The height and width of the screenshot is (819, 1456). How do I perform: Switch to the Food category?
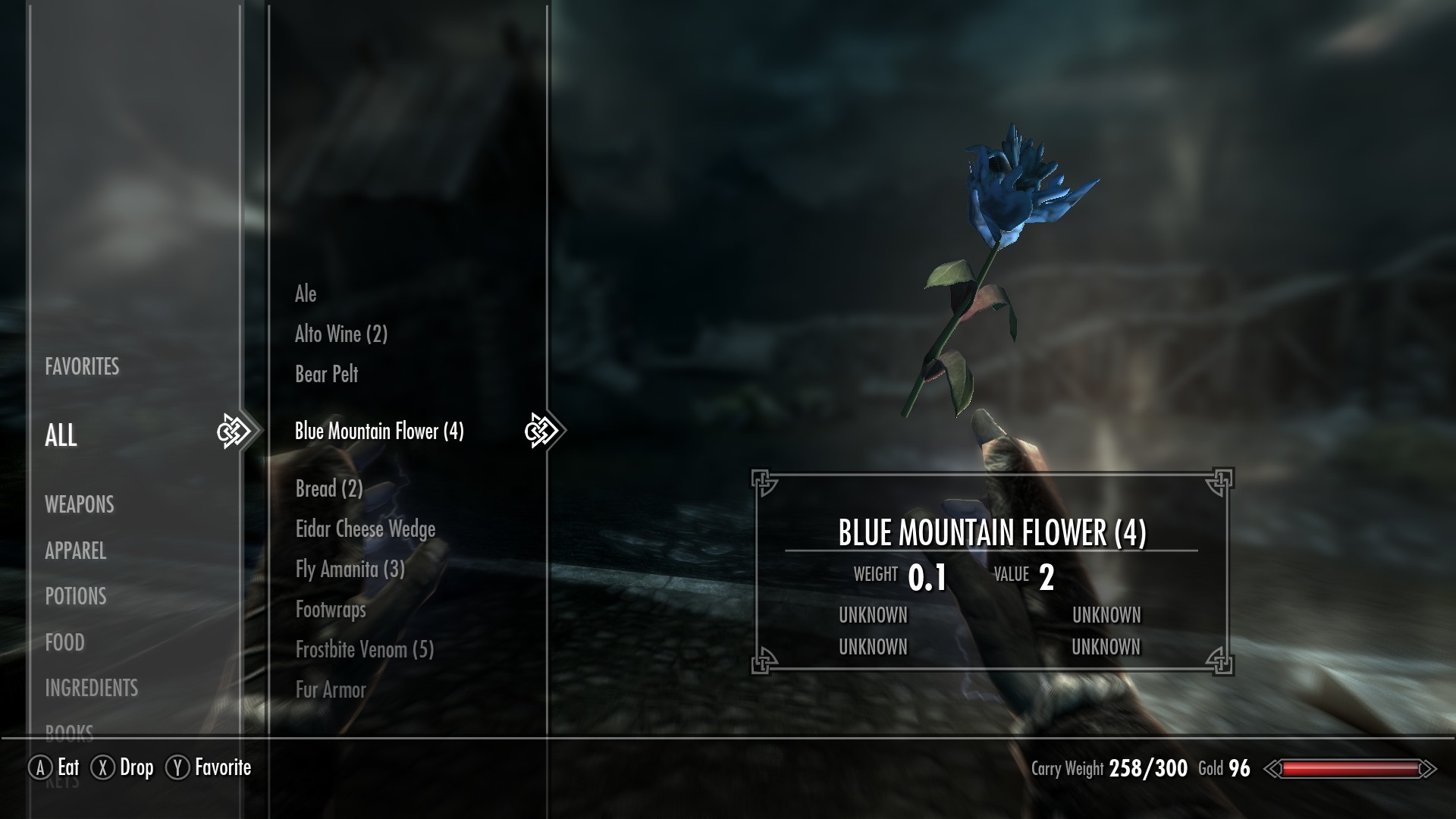[x=65, y=643]
